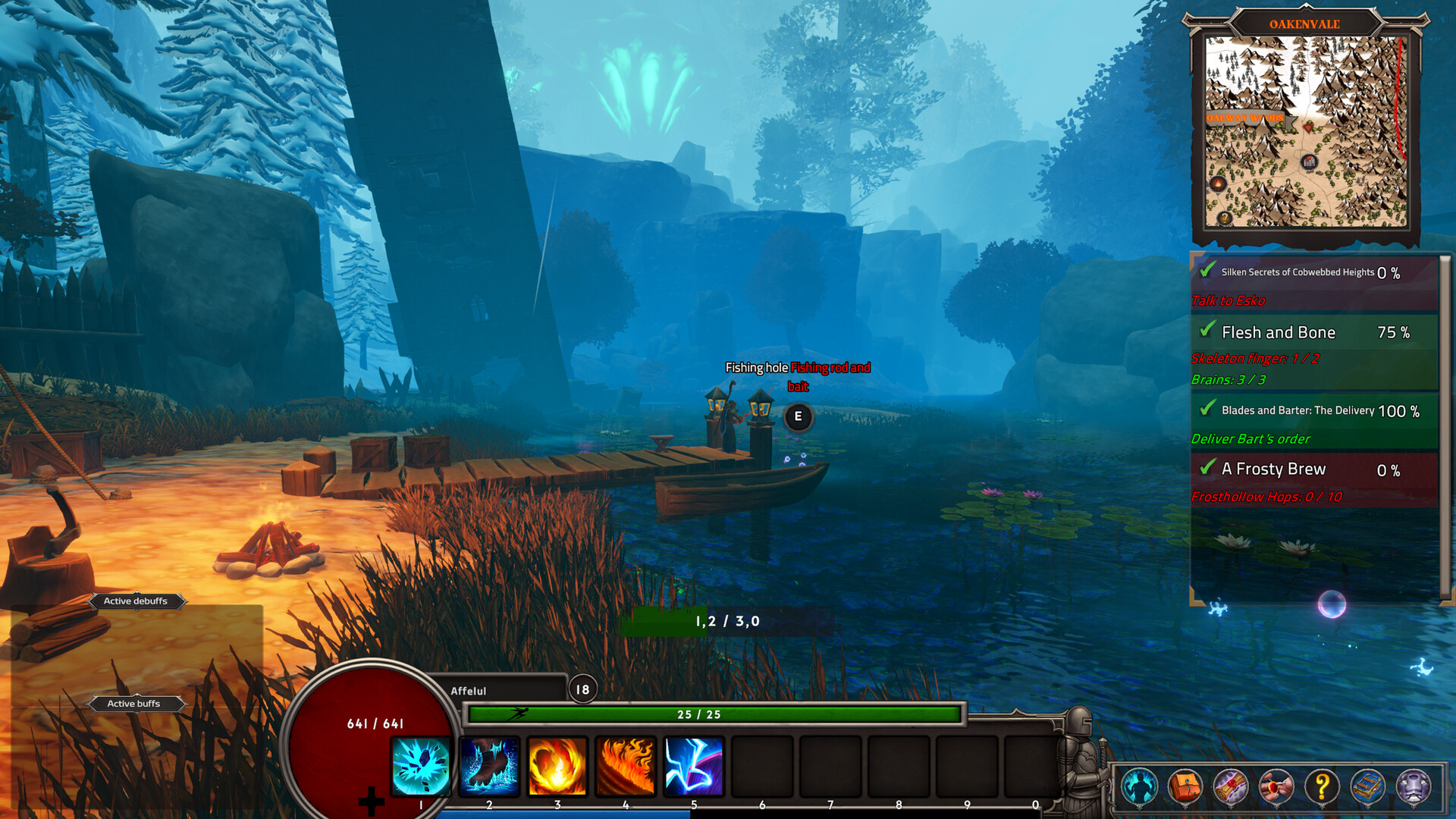Select Silken Secrets of Cobwebbed Heights quest

[1297, 272]
